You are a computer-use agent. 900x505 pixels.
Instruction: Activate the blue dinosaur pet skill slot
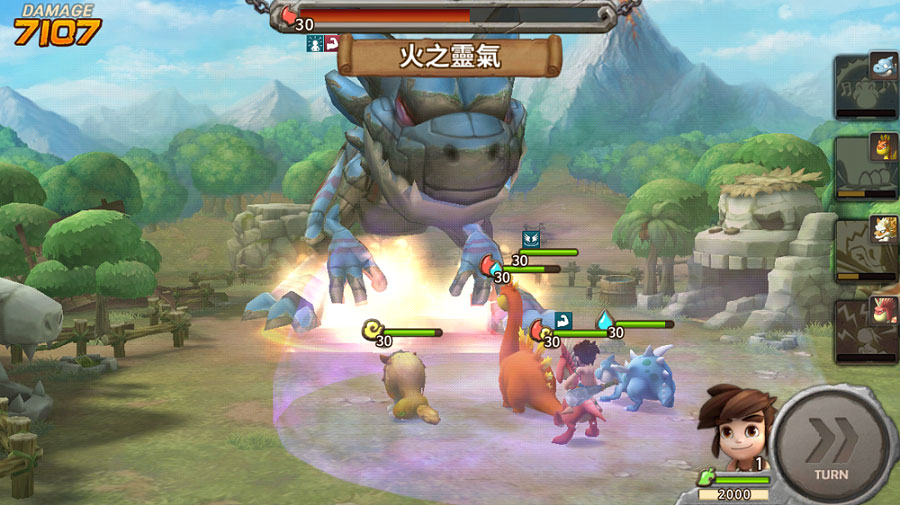click(864, 86)
